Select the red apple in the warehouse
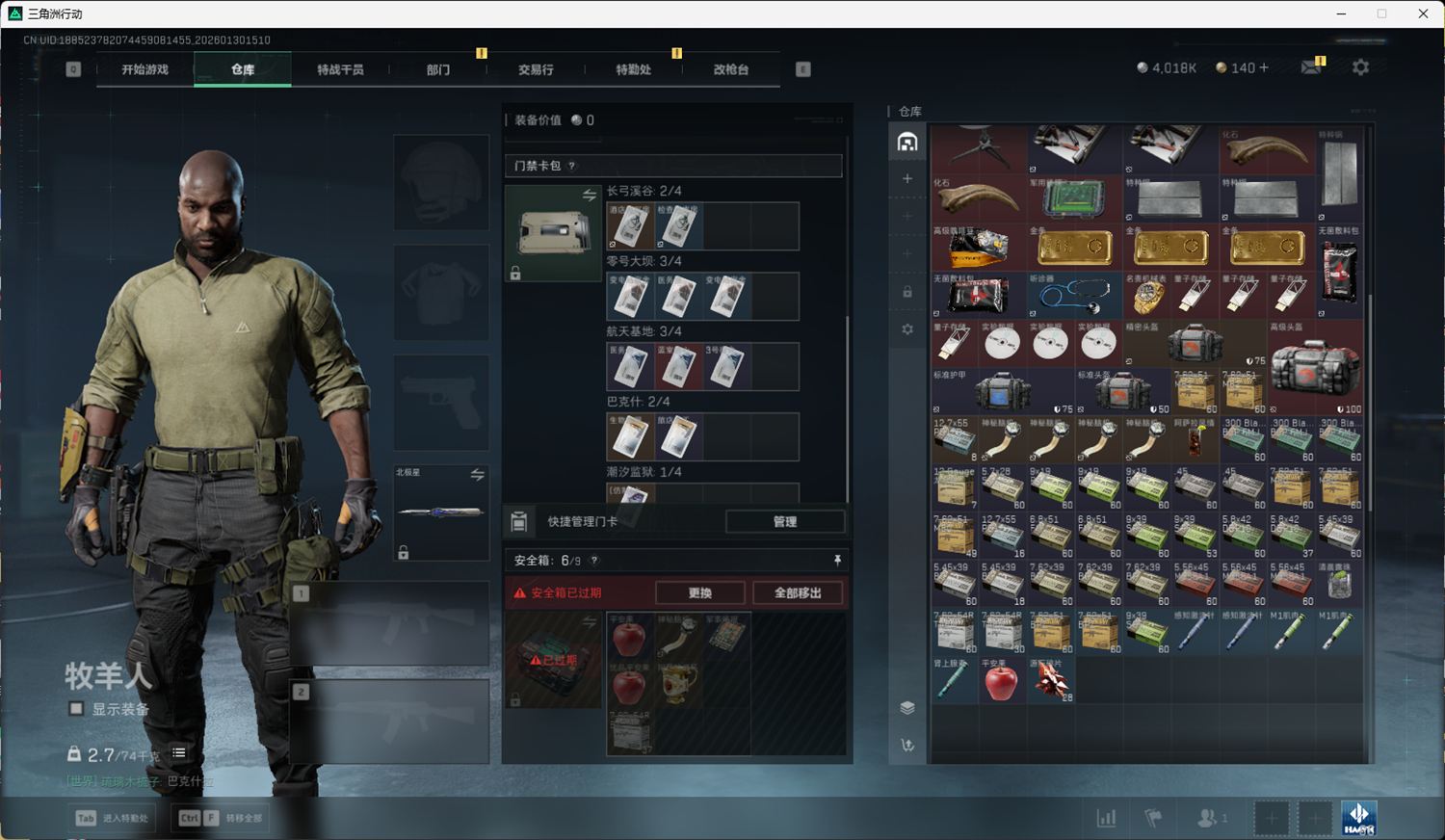This screenshot has width=1445, height=840. pyautogui.click(x=1002, y=680)
